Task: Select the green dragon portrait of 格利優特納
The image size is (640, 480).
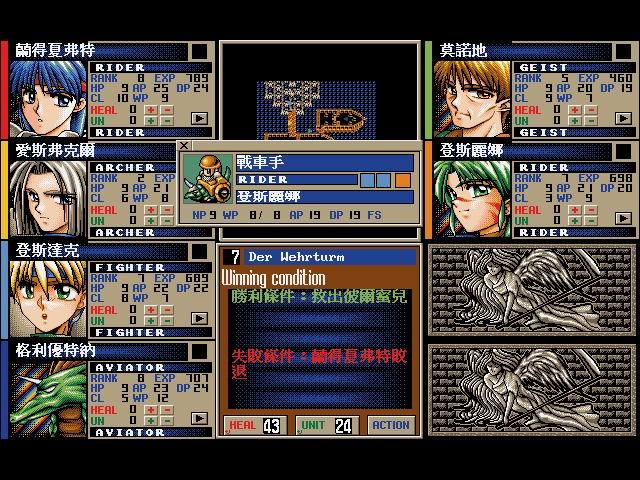Action: tap(48, 396)
